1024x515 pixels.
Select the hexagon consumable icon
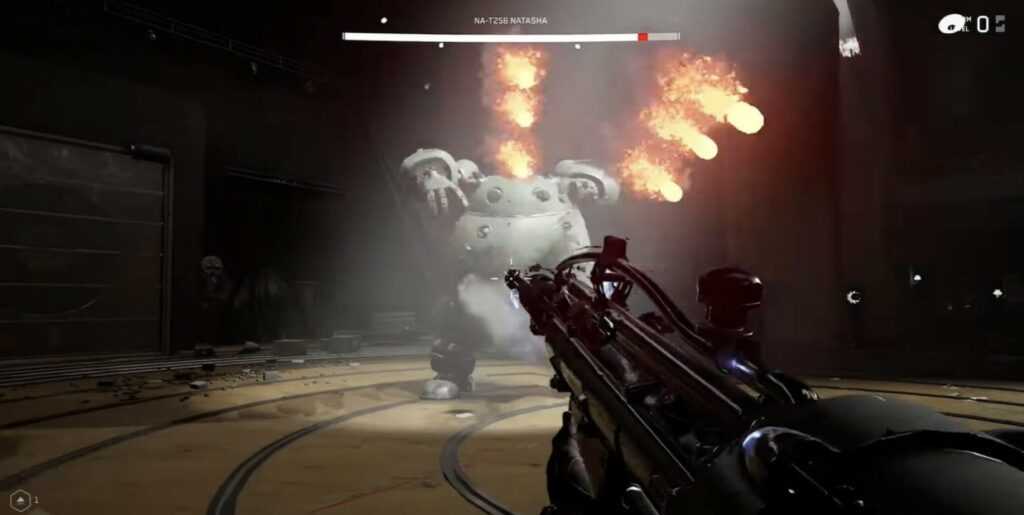(x=20, y=499)
